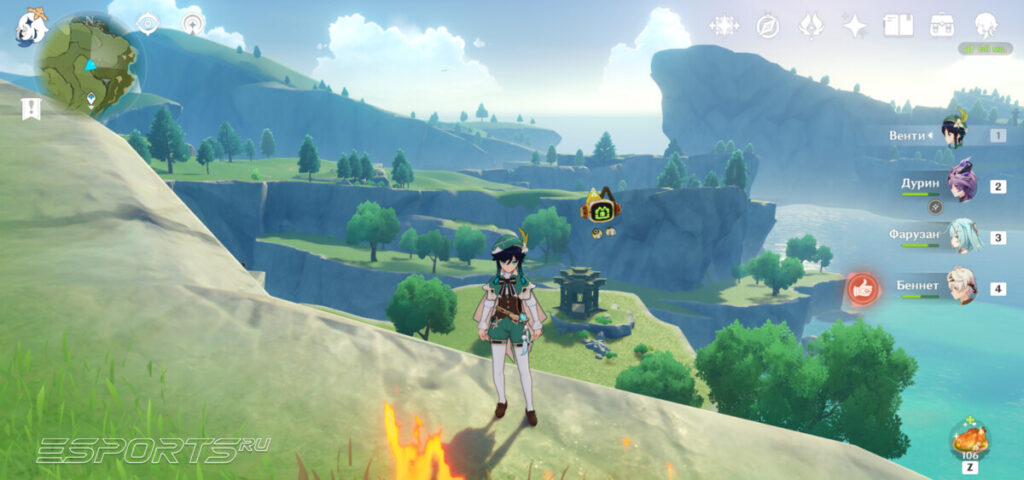Open the compass events overview icon
1024x480 pixels.
click(x=768, y=26)
